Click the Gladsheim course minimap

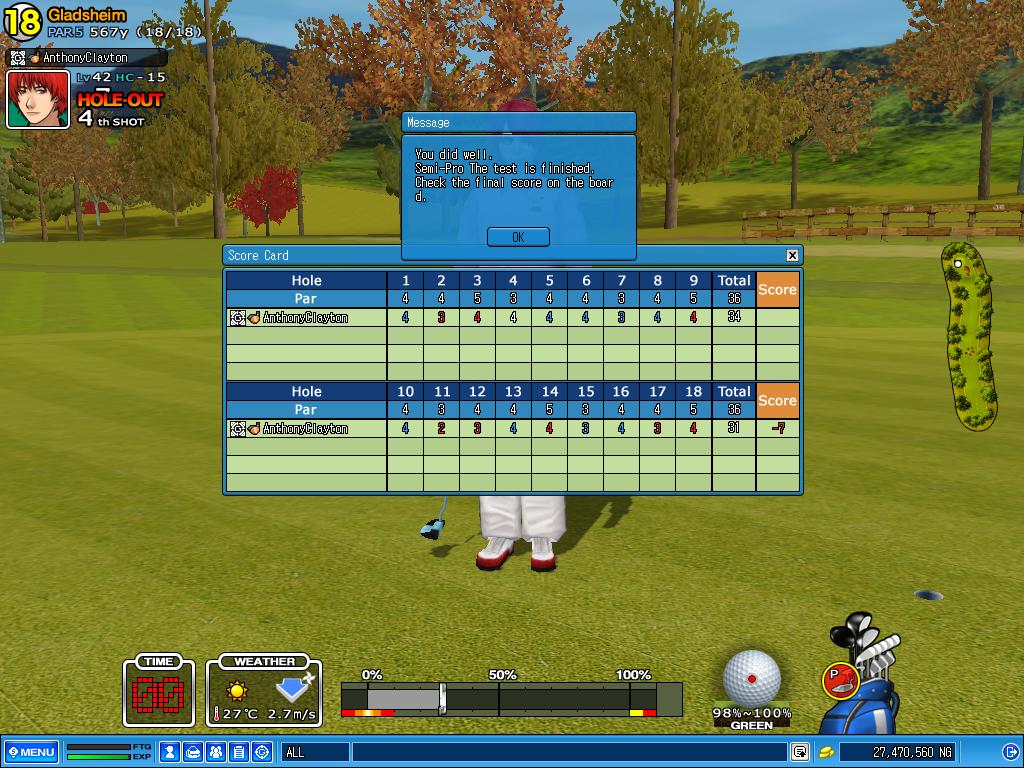968,335
